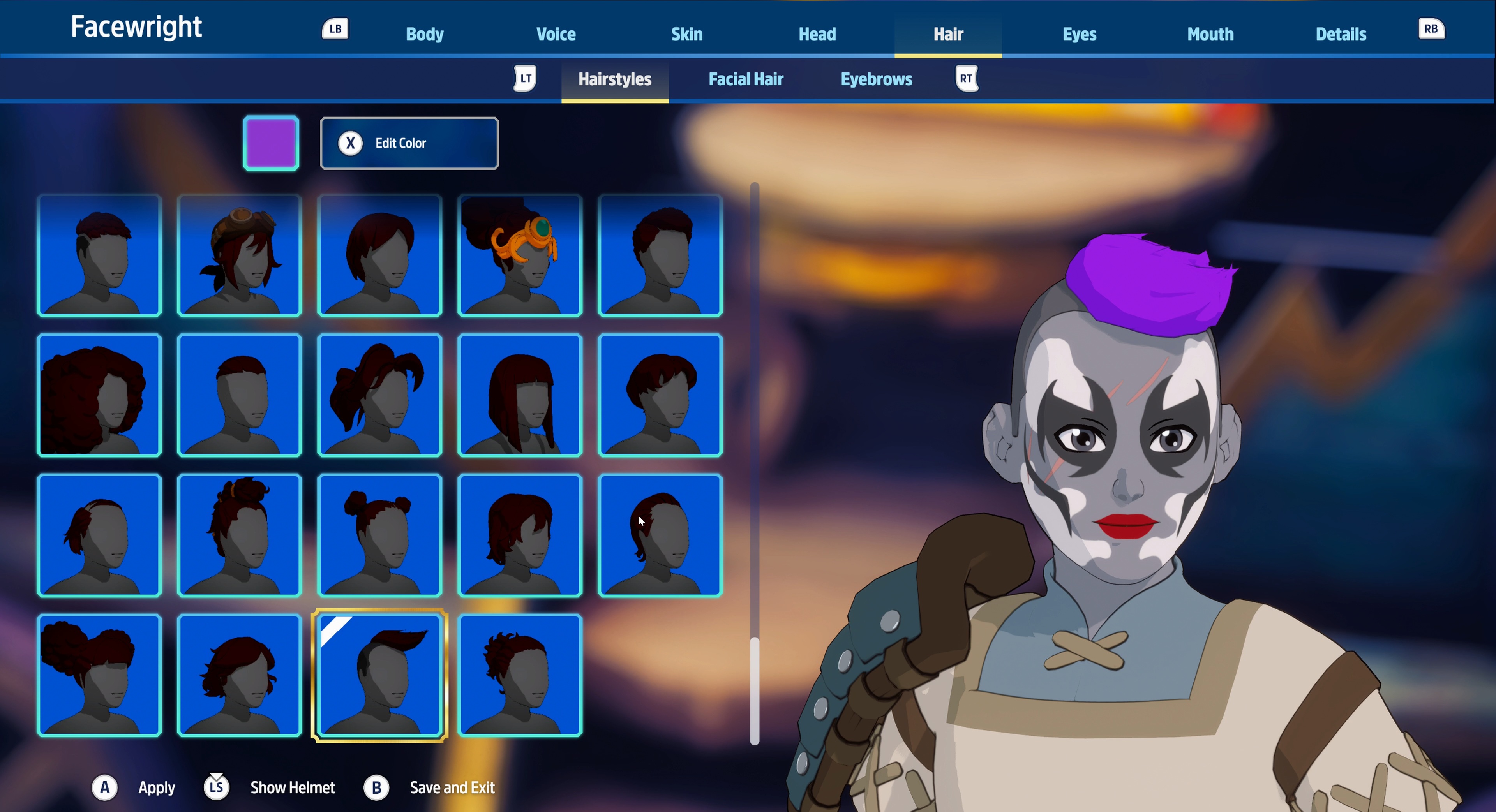The width and height of the screenshot is (1496, 812).
Task: Go to the Head tab
Action: coord(817,33)
